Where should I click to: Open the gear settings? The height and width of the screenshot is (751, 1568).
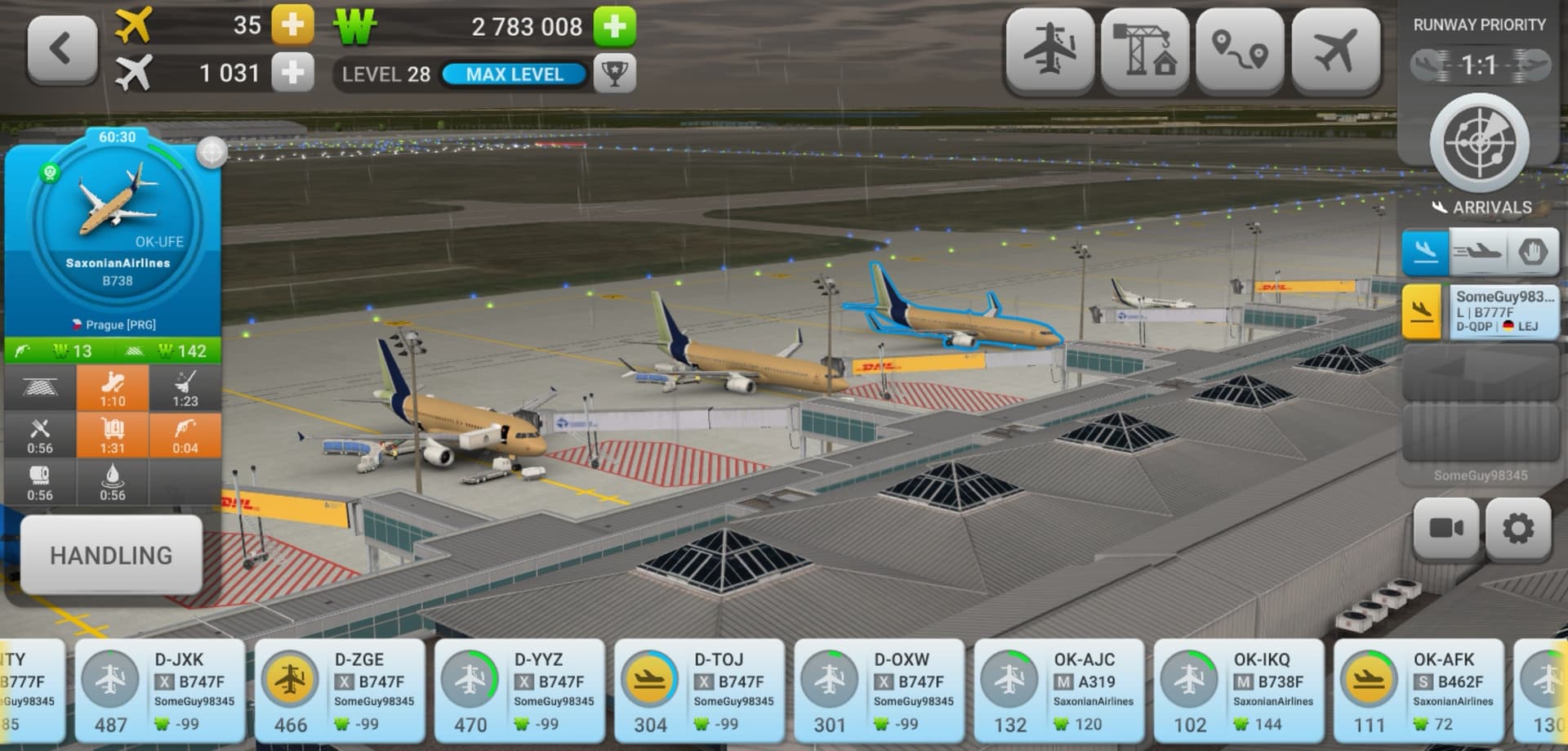[1518, 529]
